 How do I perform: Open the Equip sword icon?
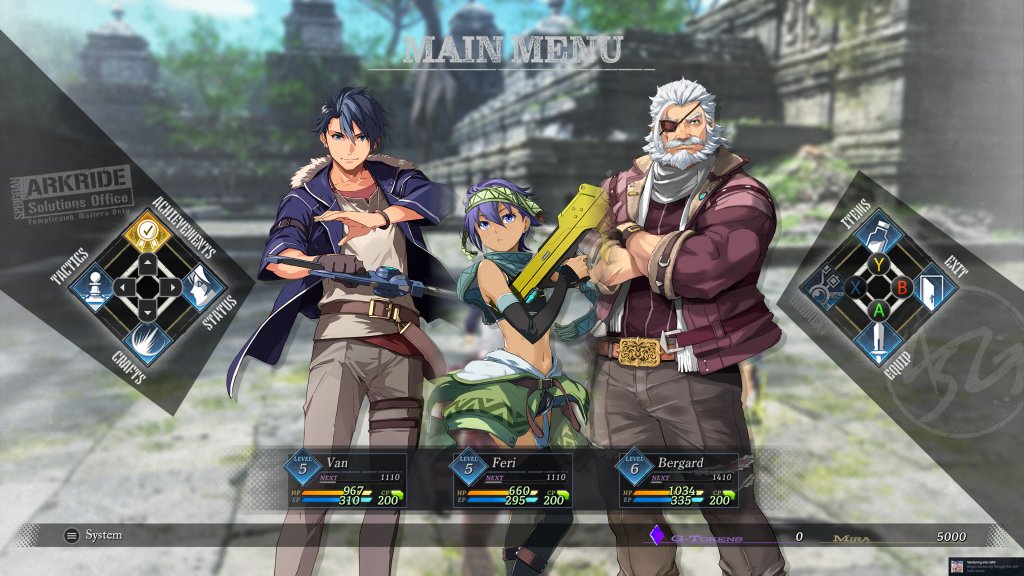878,339
